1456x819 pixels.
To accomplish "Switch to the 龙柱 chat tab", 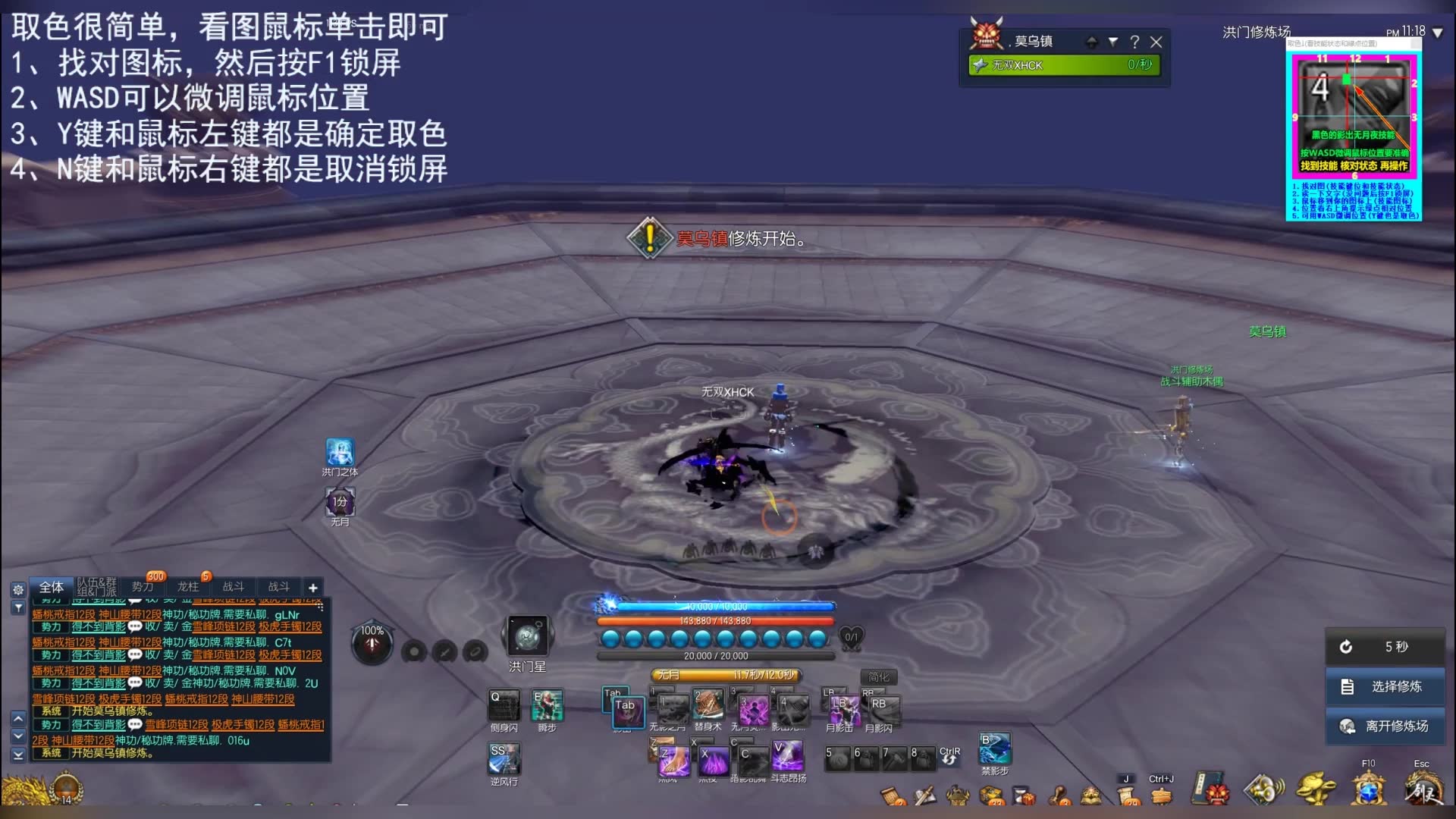I will (187, 588).
